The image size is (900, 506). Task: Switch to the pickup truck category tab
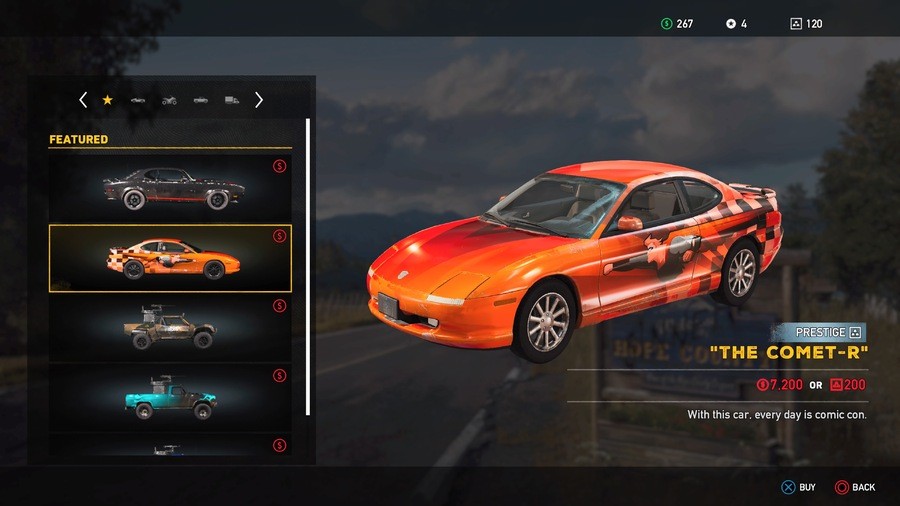tap(201, 100)
